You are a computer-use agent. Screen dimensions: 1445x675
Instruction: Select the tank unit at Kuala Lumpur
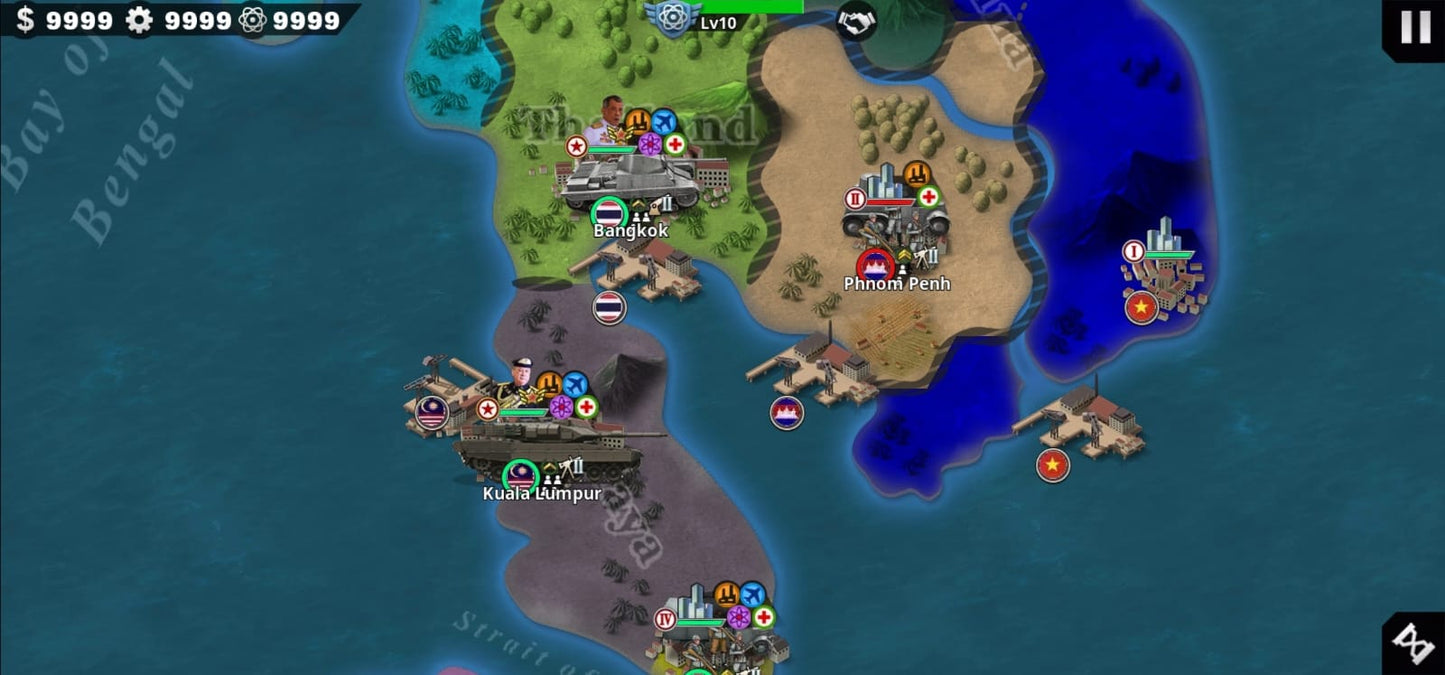pos(550,447)
